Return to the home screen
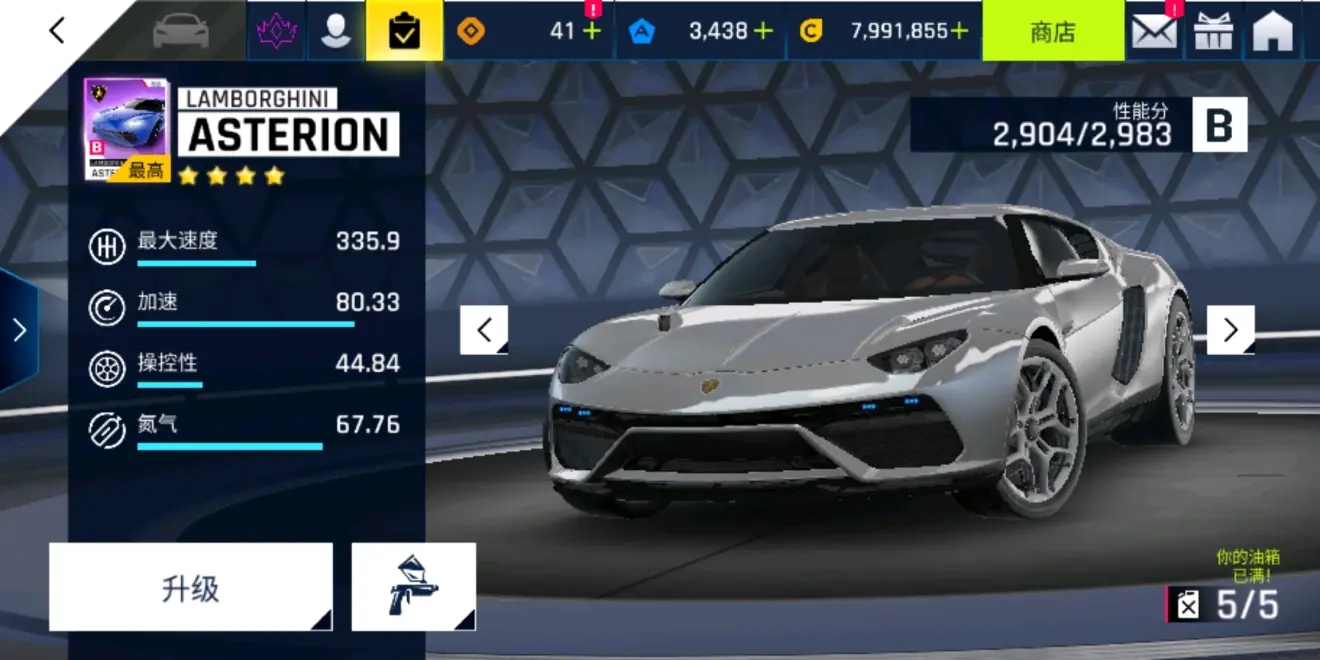The image size is (1320, 660). pos(1273,31)
